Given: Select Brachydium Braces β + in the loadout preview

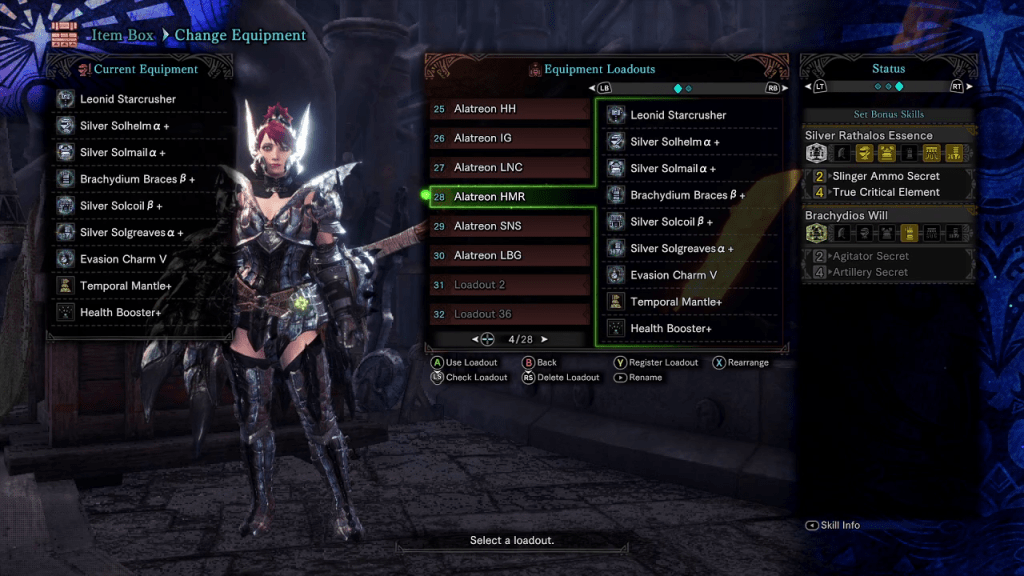Looking at the screenshot, I should point(688,195).
